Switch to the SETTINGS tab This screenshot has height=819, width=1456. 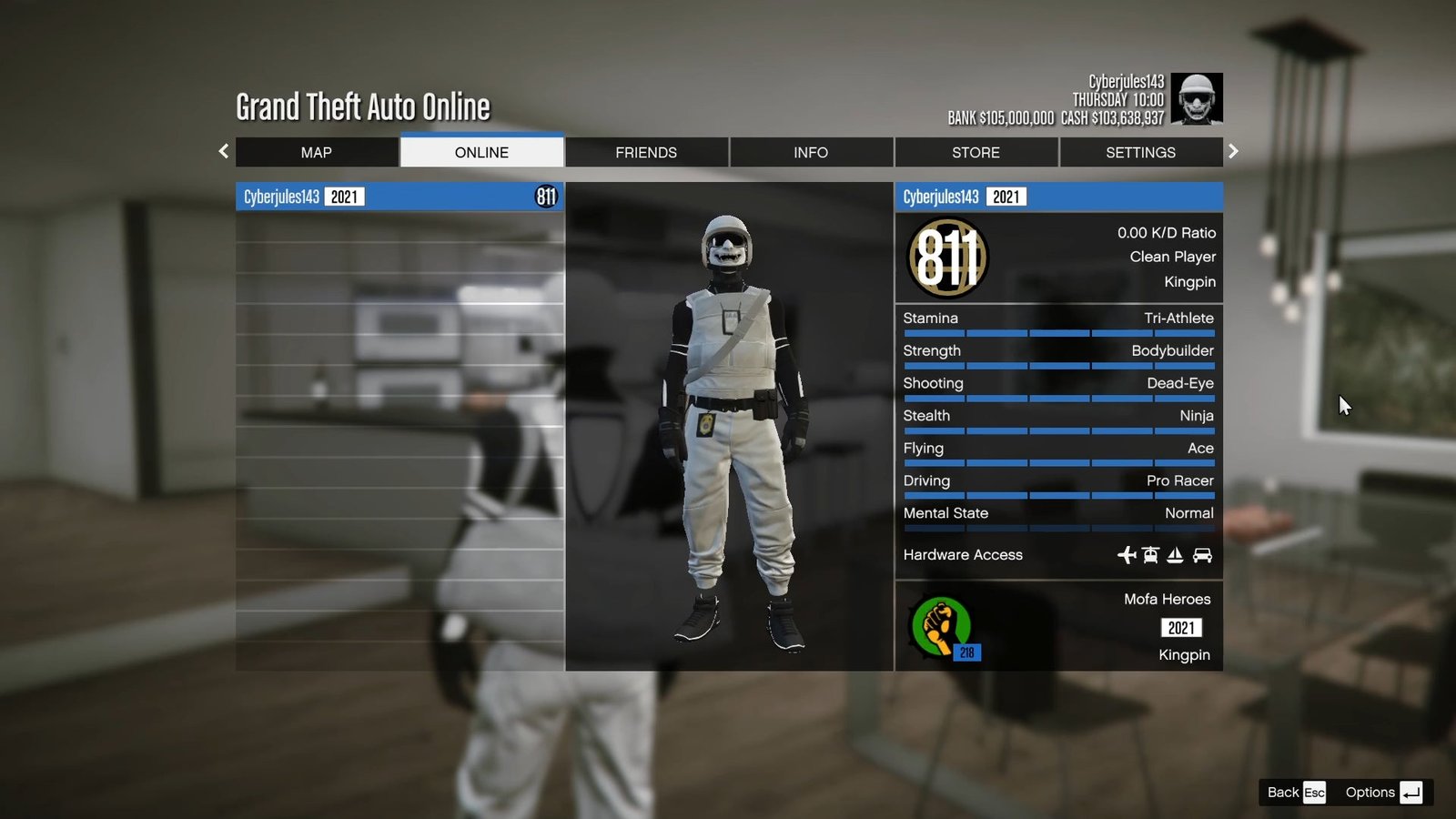pos(1140,153)
